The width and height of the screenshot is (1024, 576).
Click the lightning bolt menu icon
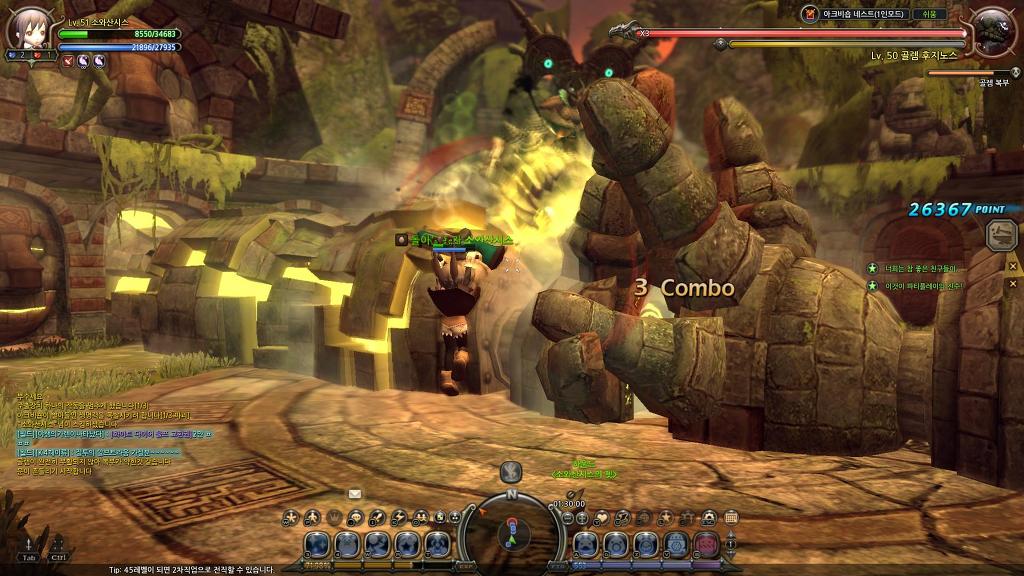399,517
